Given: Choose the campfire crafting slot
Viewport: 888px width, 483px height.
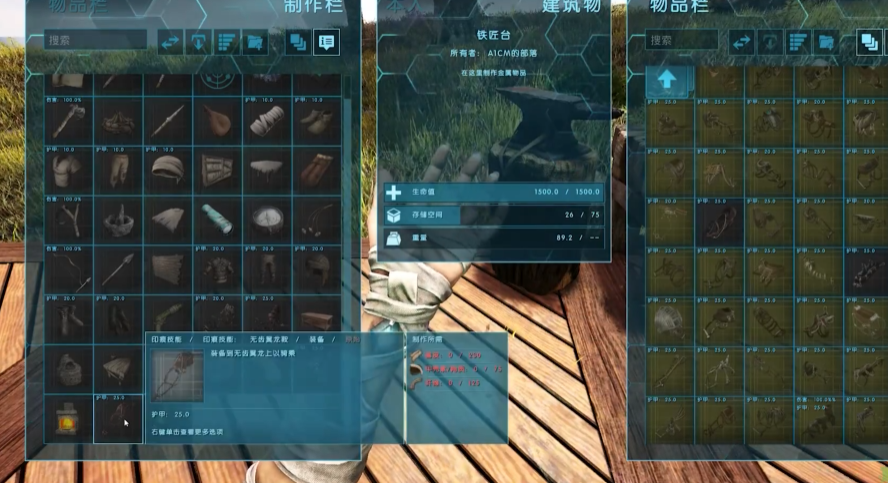Looking at the screenshot, I should click(x=119, y=122).
